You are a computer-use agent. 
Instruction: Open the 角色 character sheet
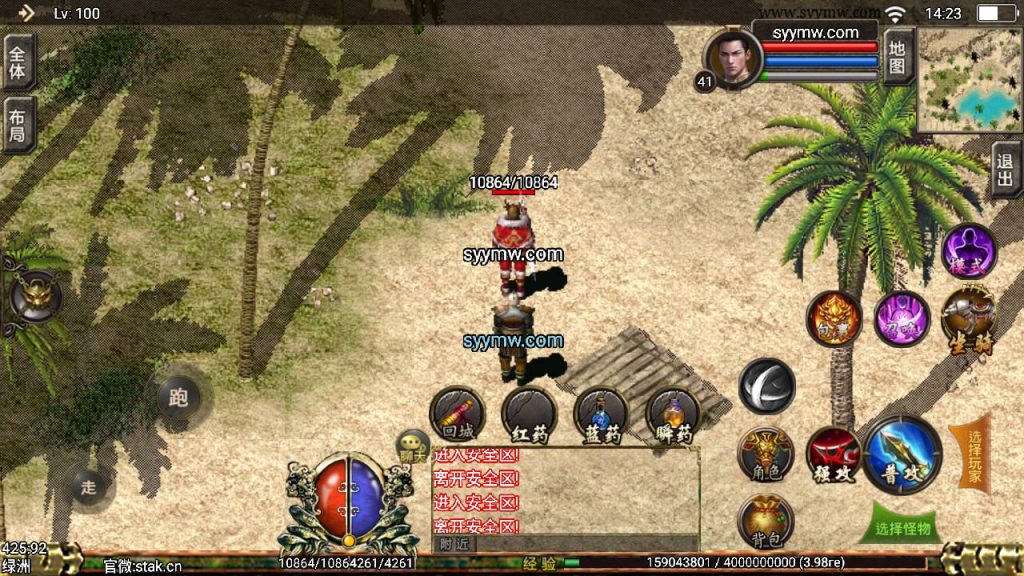point(765,455)
